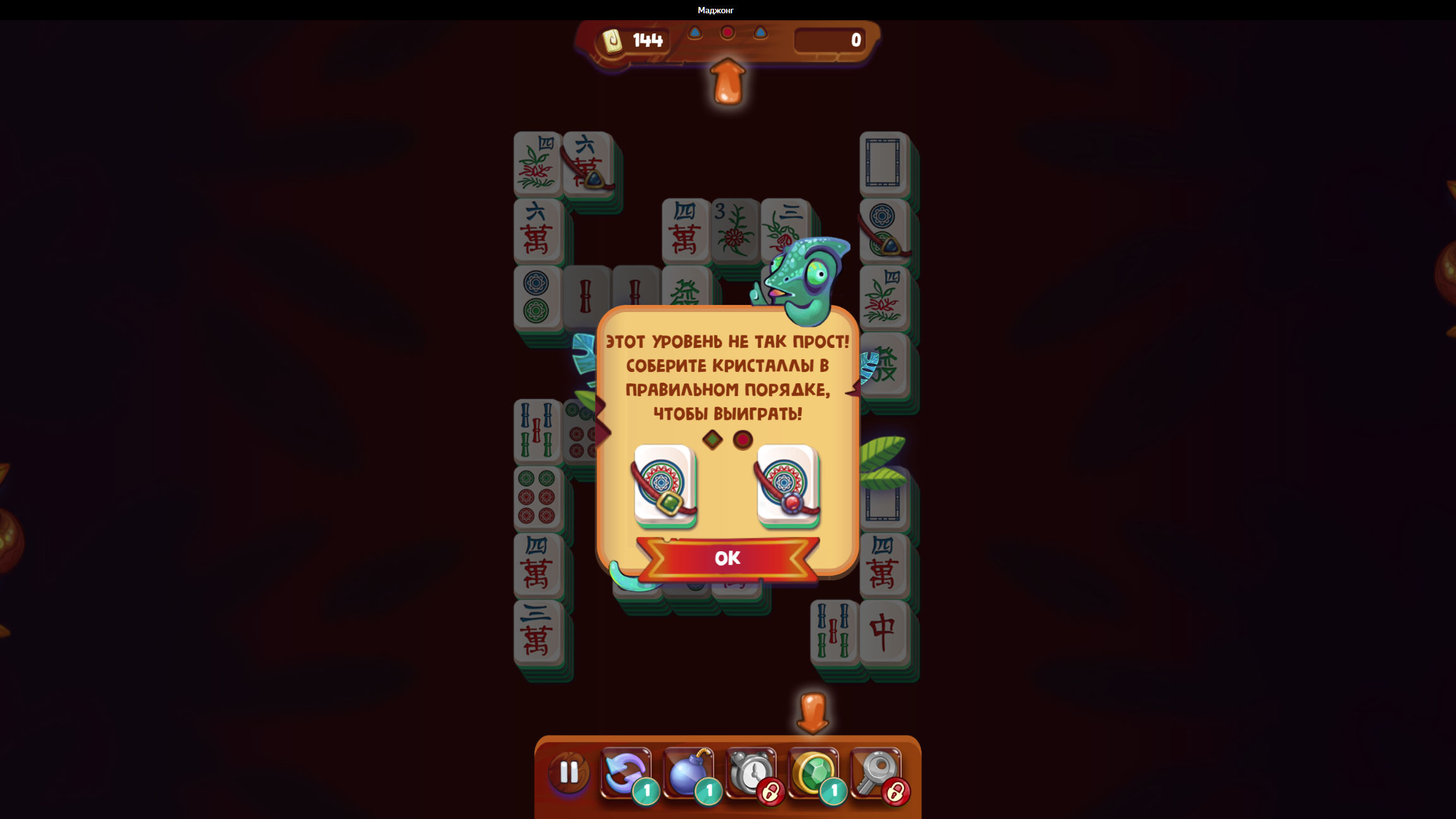The height and width of the screenshot is (819, 1456).
Task: Click the red crystal indicator at the top
Action: pyautogui.click(x=727, y=31)
